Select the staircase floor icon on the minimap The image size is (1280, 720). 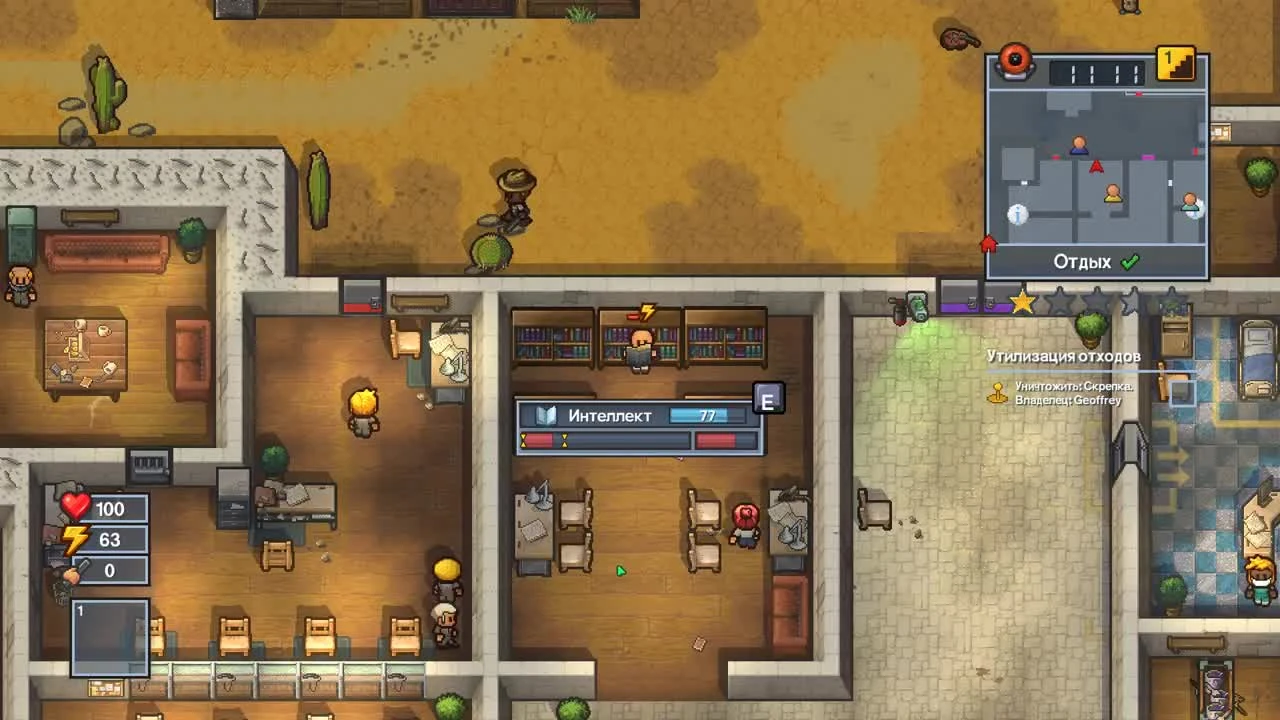tap(1176, 62)
